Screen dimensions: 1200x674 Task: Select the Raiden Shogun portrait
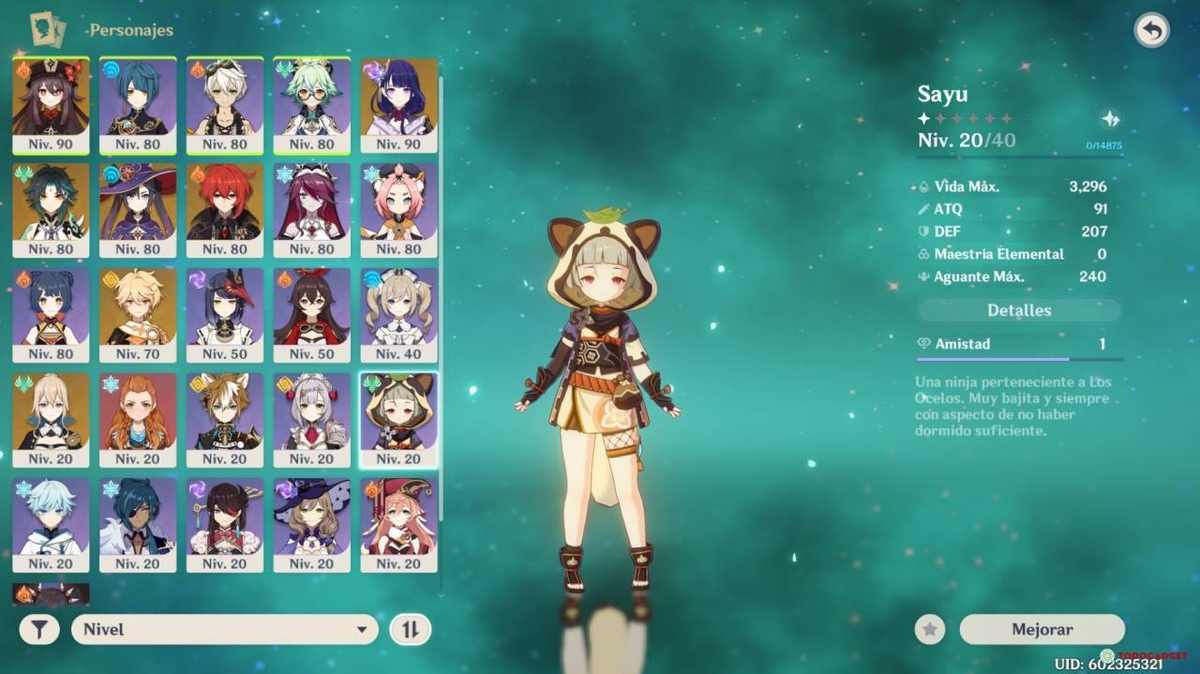[x=399, y=103]
